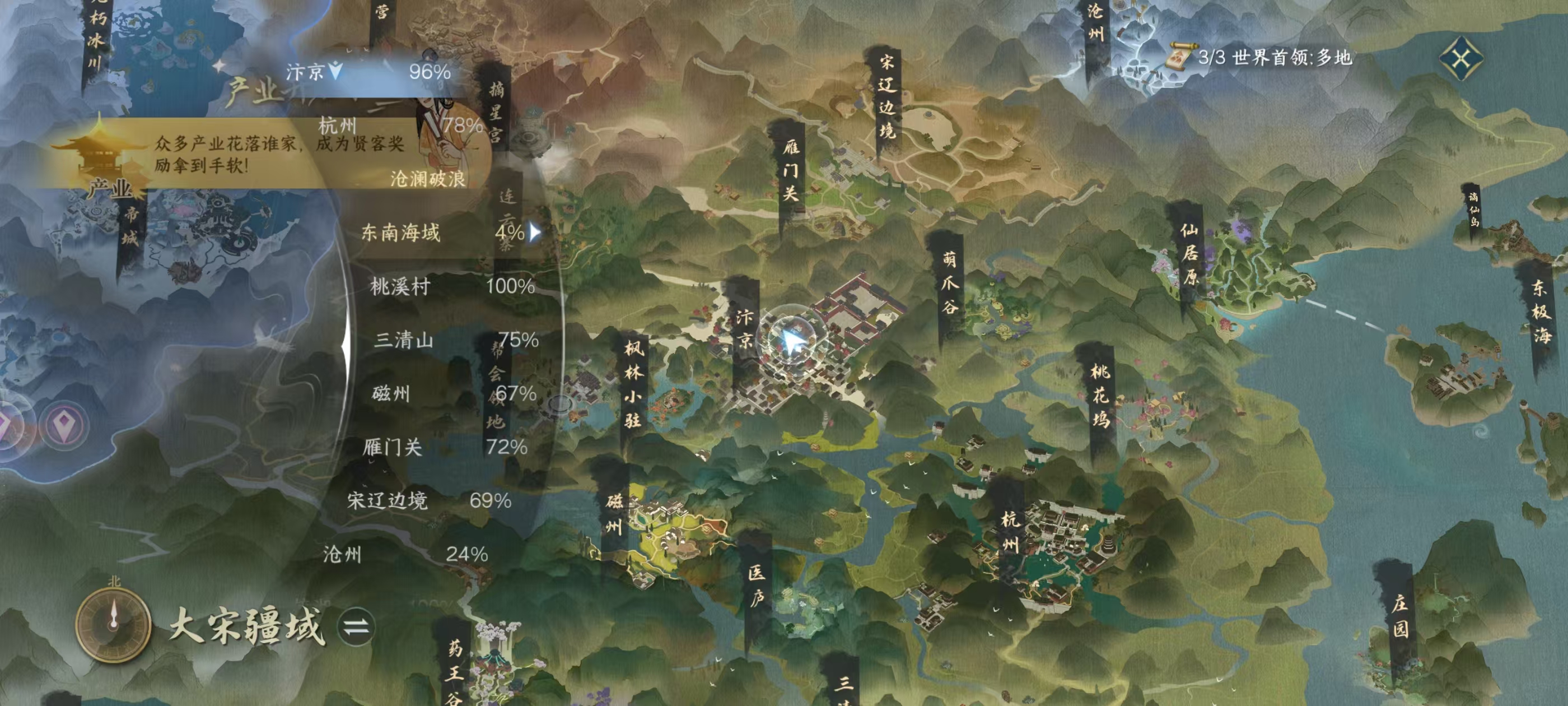Choose 东南海域 4% list entry

[449, 232]
